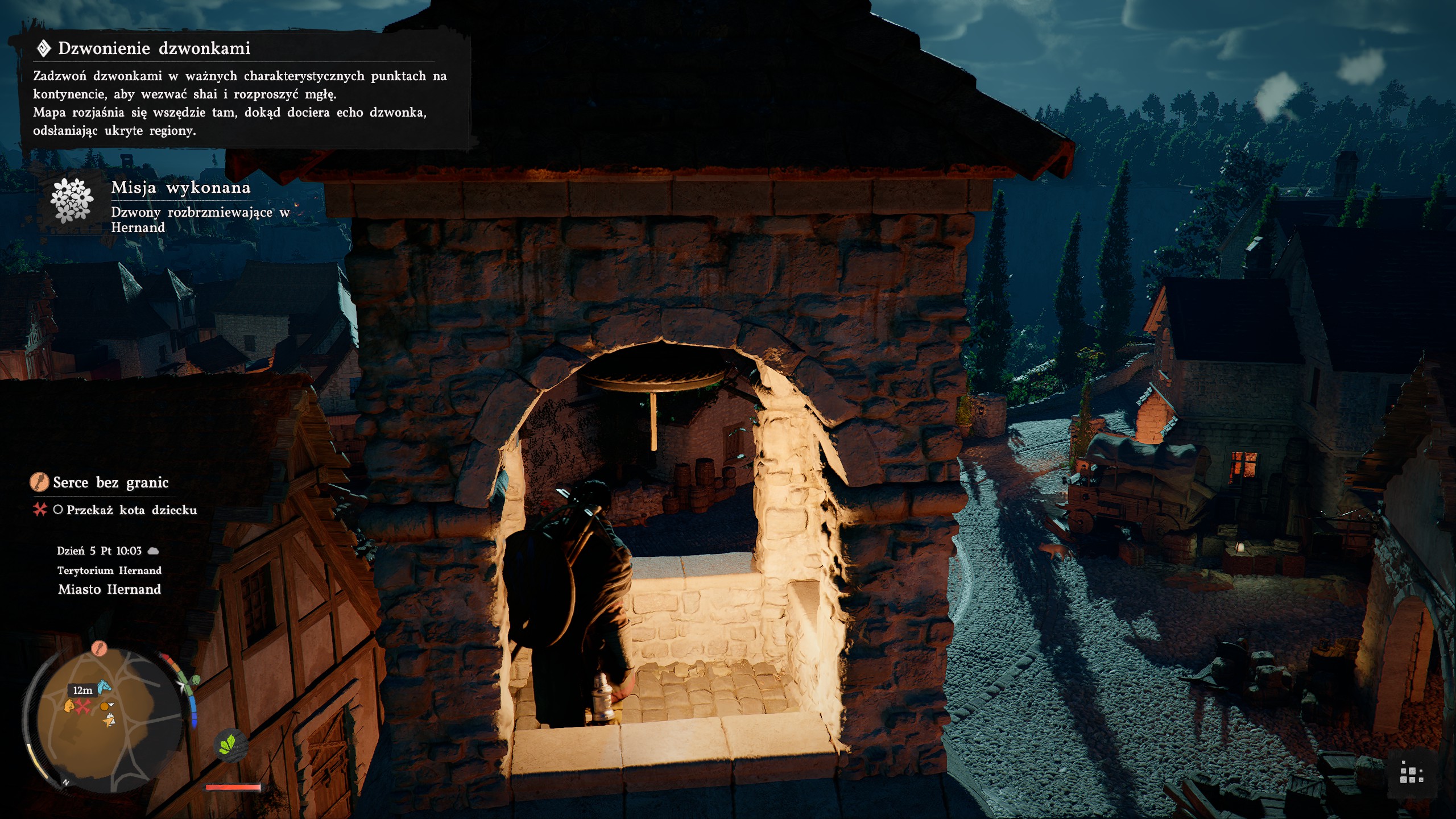Click the orange cat marker on minimap
Viewport: 1456px width, 819px height.
(69, 706)
